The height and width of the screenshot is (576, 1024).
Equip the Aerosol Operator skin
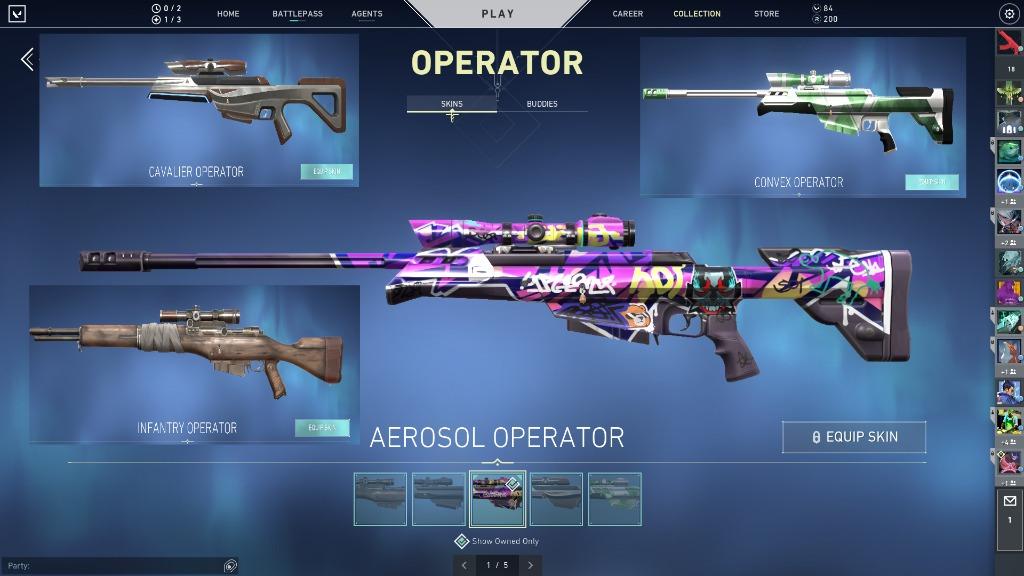854,437
